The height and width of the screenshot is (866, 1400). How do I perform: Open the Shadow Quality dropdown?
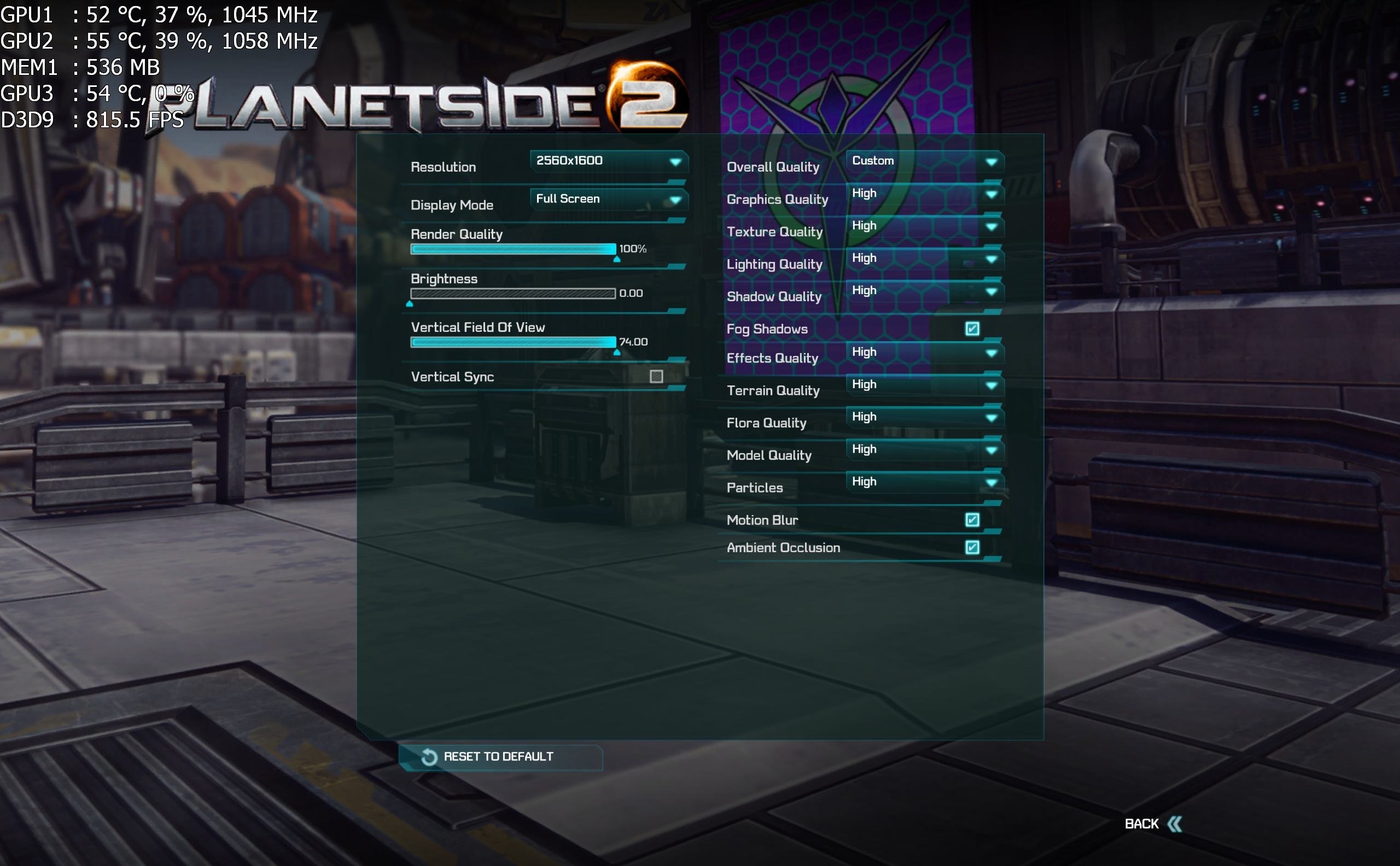click(x=924, y=291)
